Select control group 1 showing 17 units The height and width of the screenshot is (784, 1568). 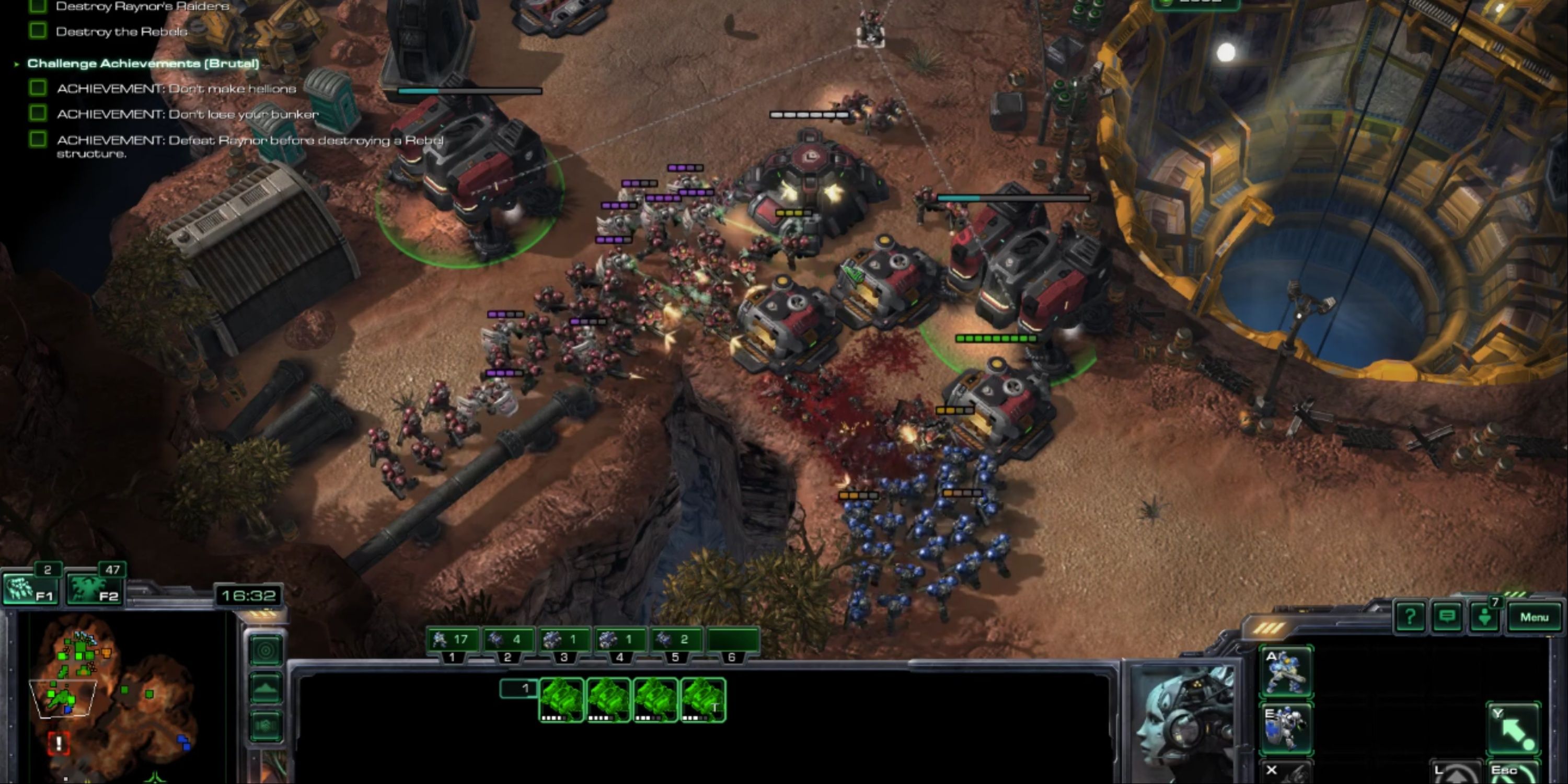[453, 639]
